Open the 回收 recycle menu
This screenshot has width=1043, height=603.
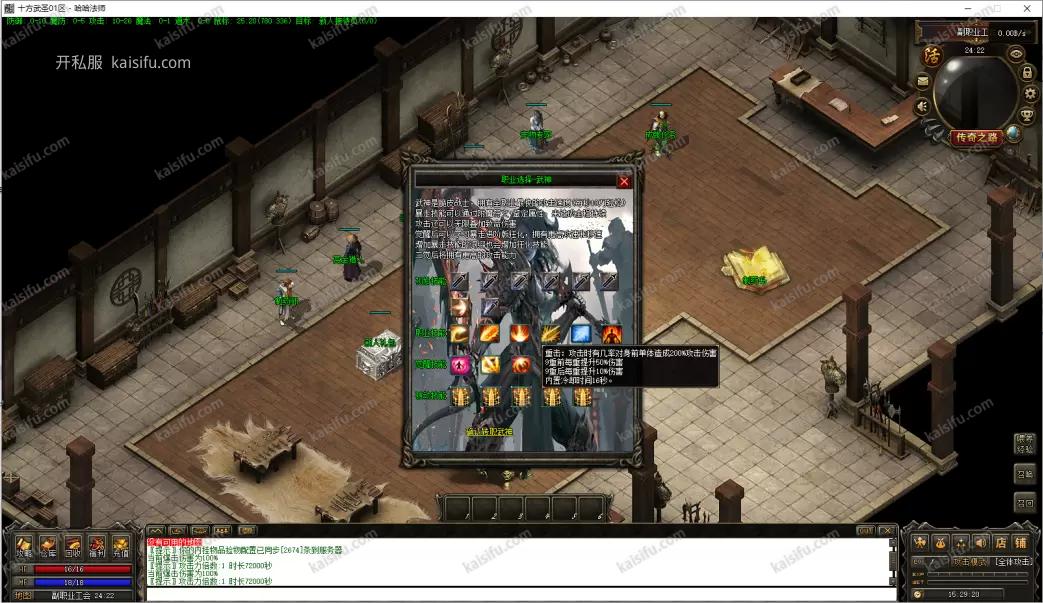(73, 546)
